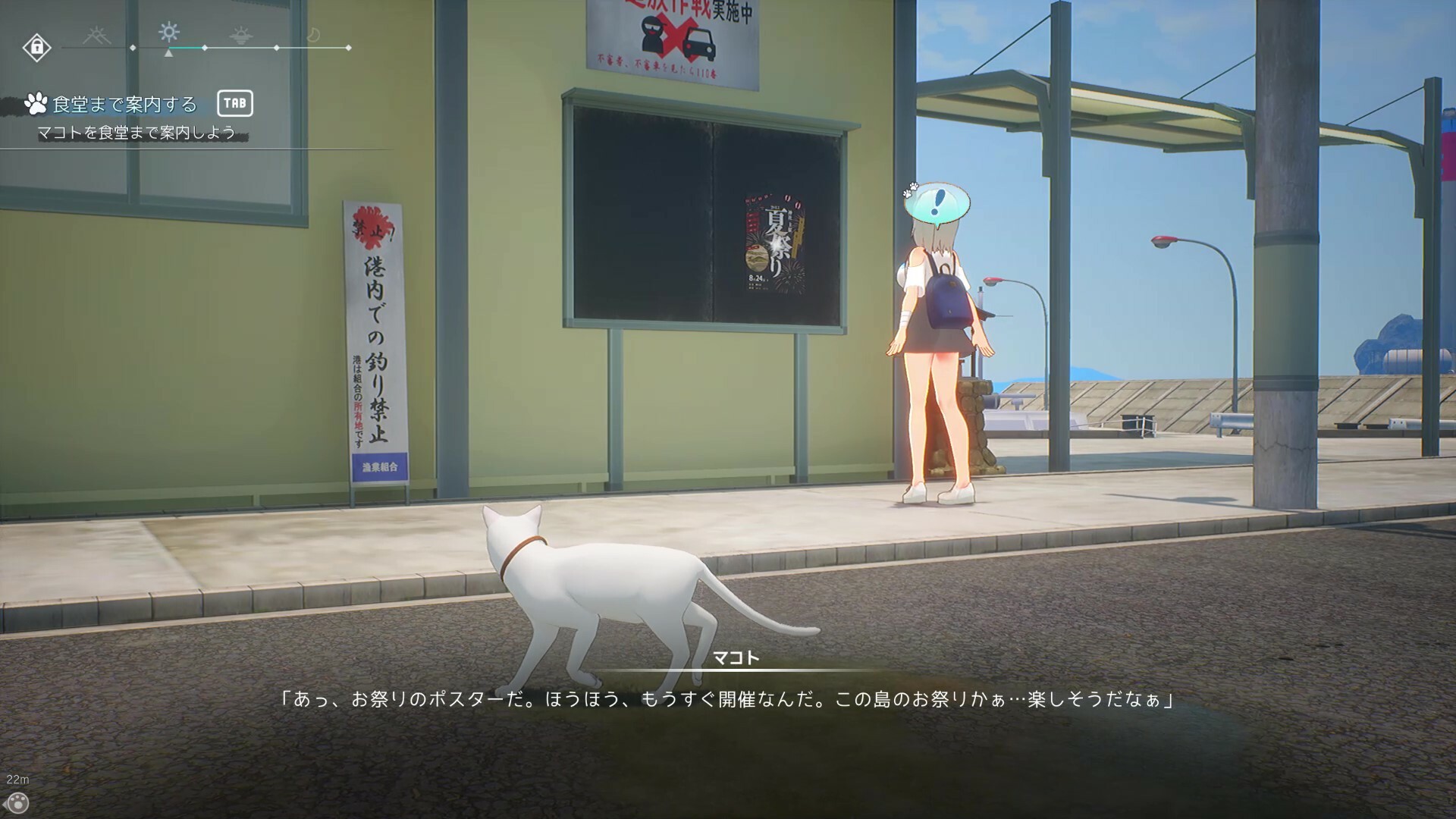
Task: Toggle quest tracking with the TAB key button
Action: [x=235, y=104]
